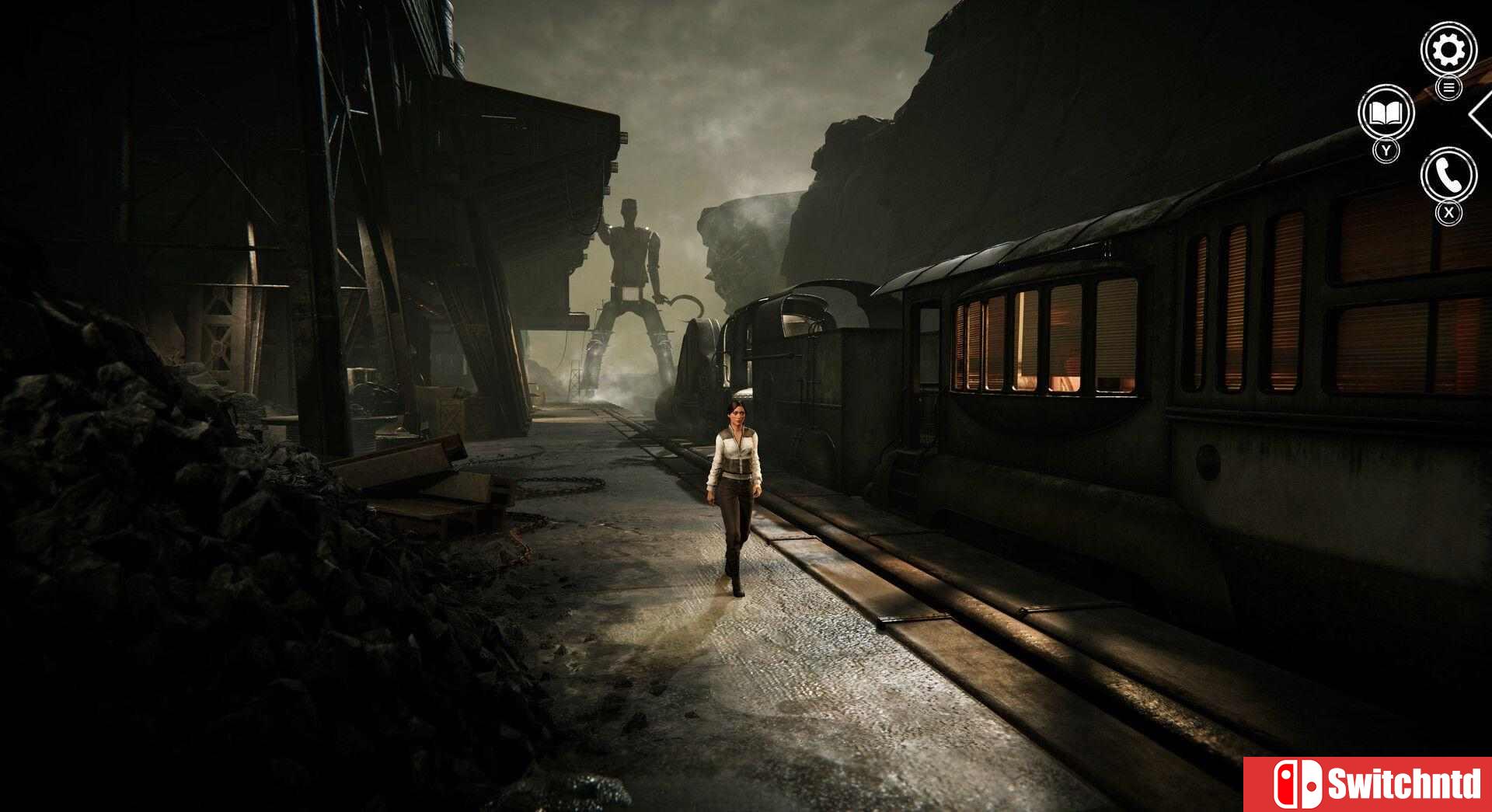
Task: Open the hamburger menu below the gear
Action: (1450, 88)
